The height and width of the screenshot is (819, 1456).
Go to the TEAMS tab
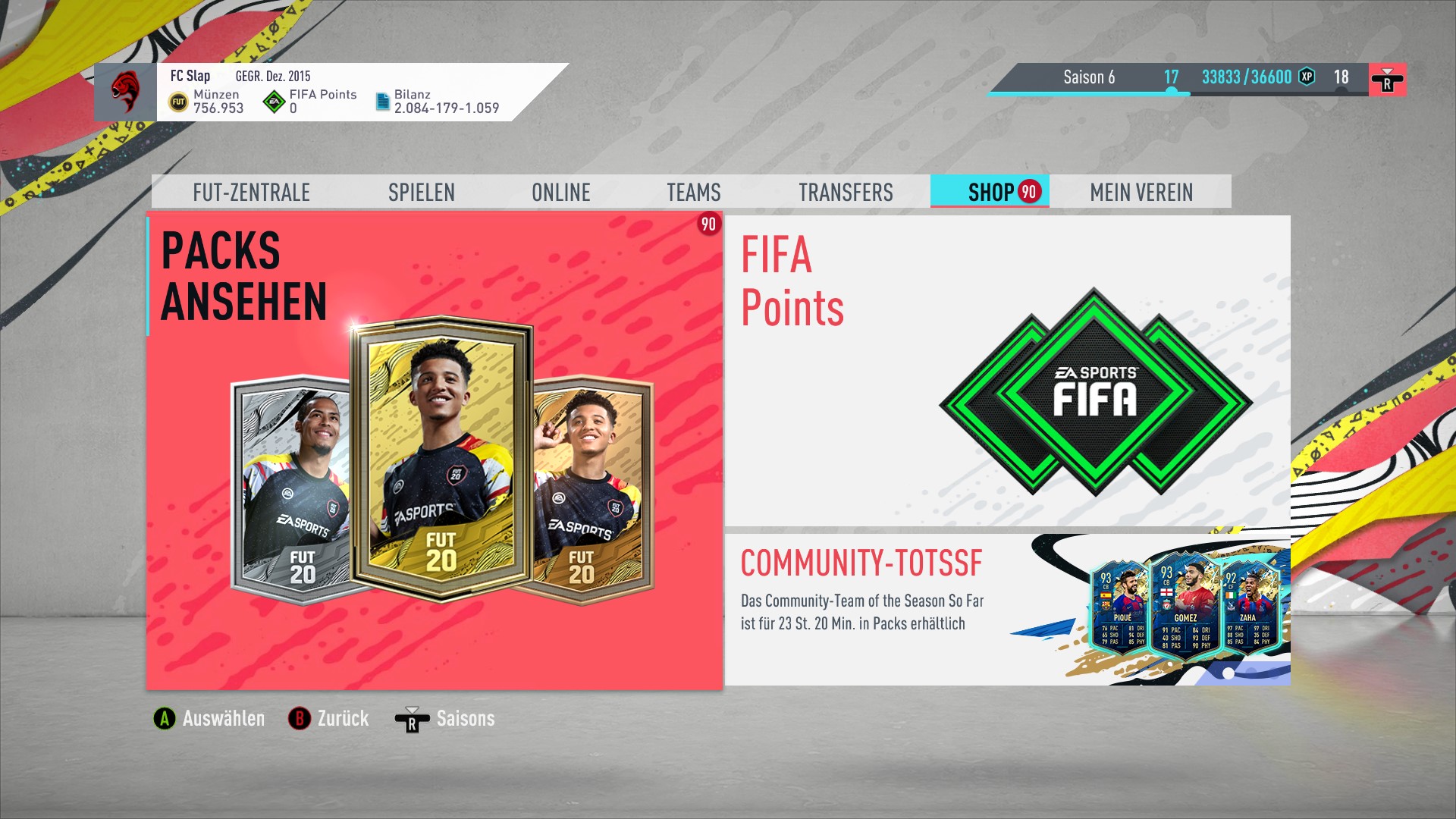(693, 193)
